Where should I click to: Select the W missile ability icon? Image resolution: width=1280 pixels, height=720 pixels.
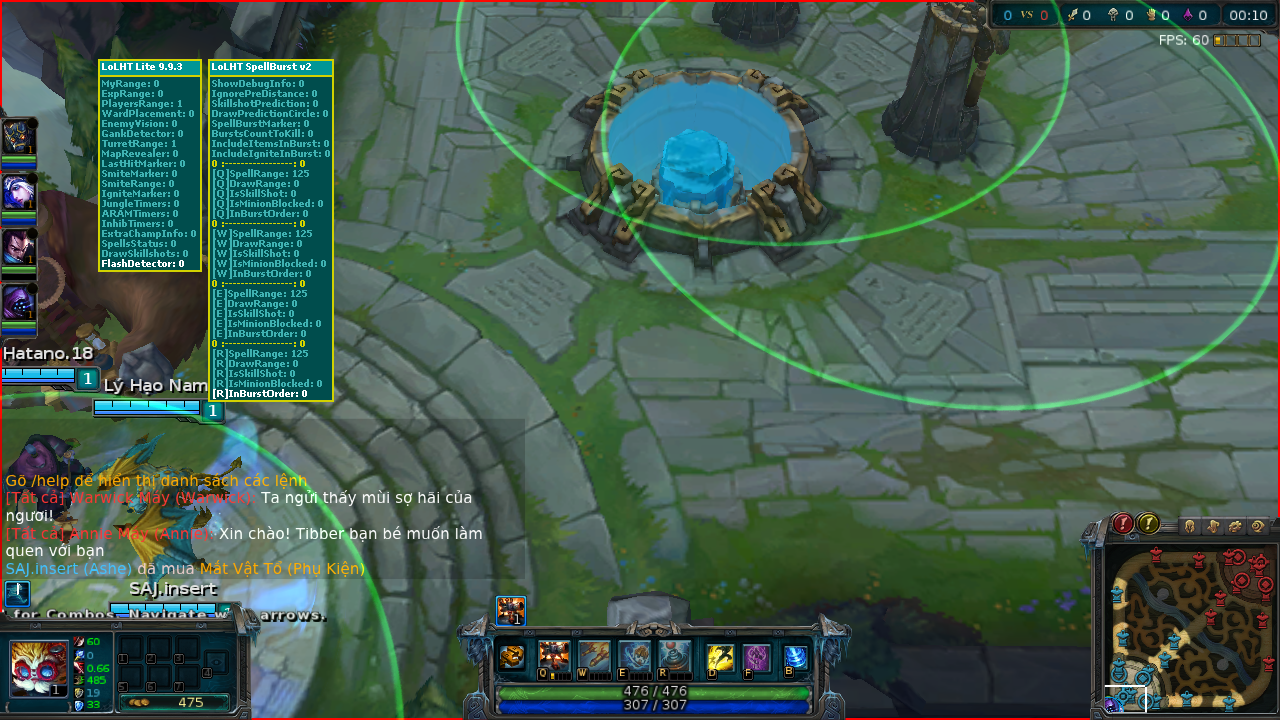[x=595, y=655]
